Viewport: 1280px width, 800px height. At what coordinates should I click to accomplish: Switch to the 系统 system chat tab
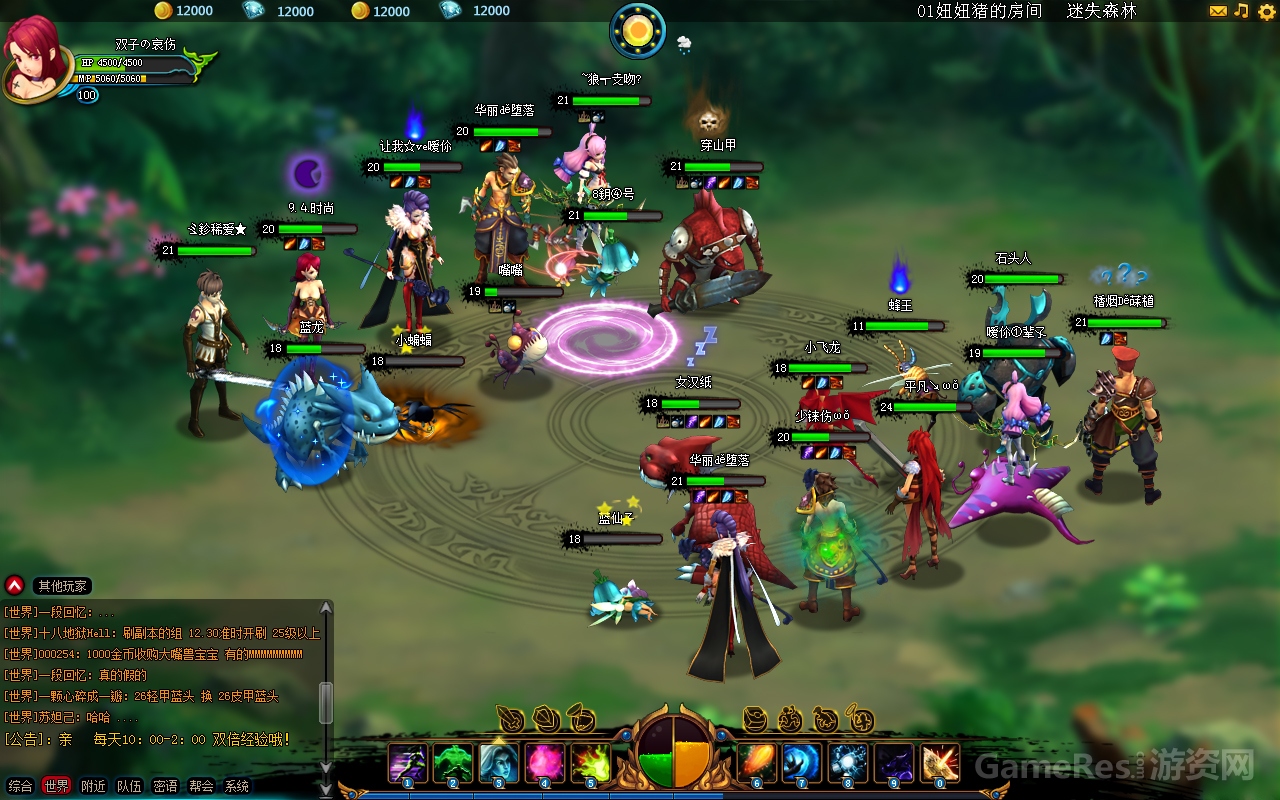point(237,786)
